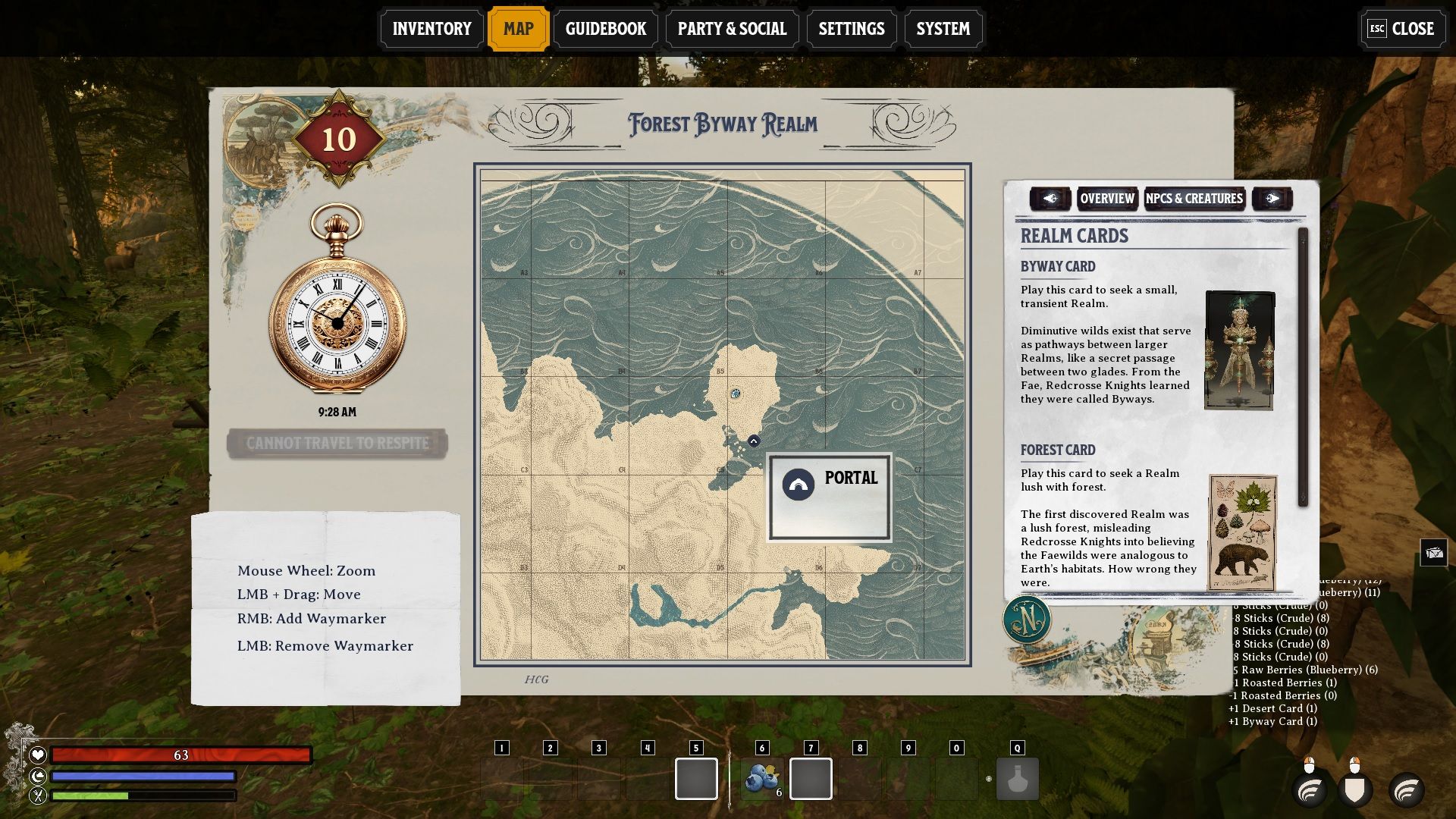
Task: Click the right arrow in realm panel
Action: pyautogui.click(x=1272, y=199)
